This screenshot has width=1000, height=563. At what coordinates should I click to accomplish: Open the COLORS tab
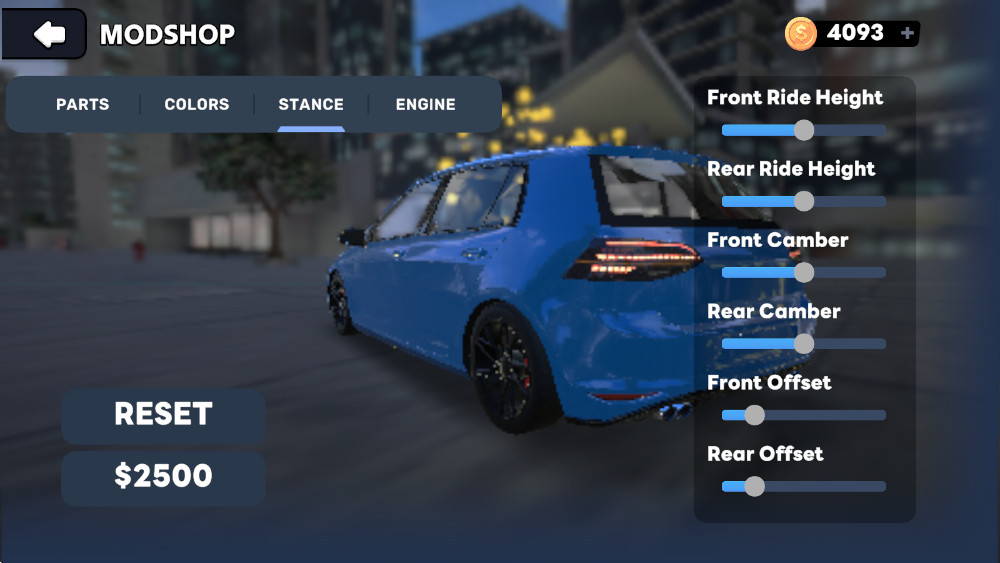(197, 104)
